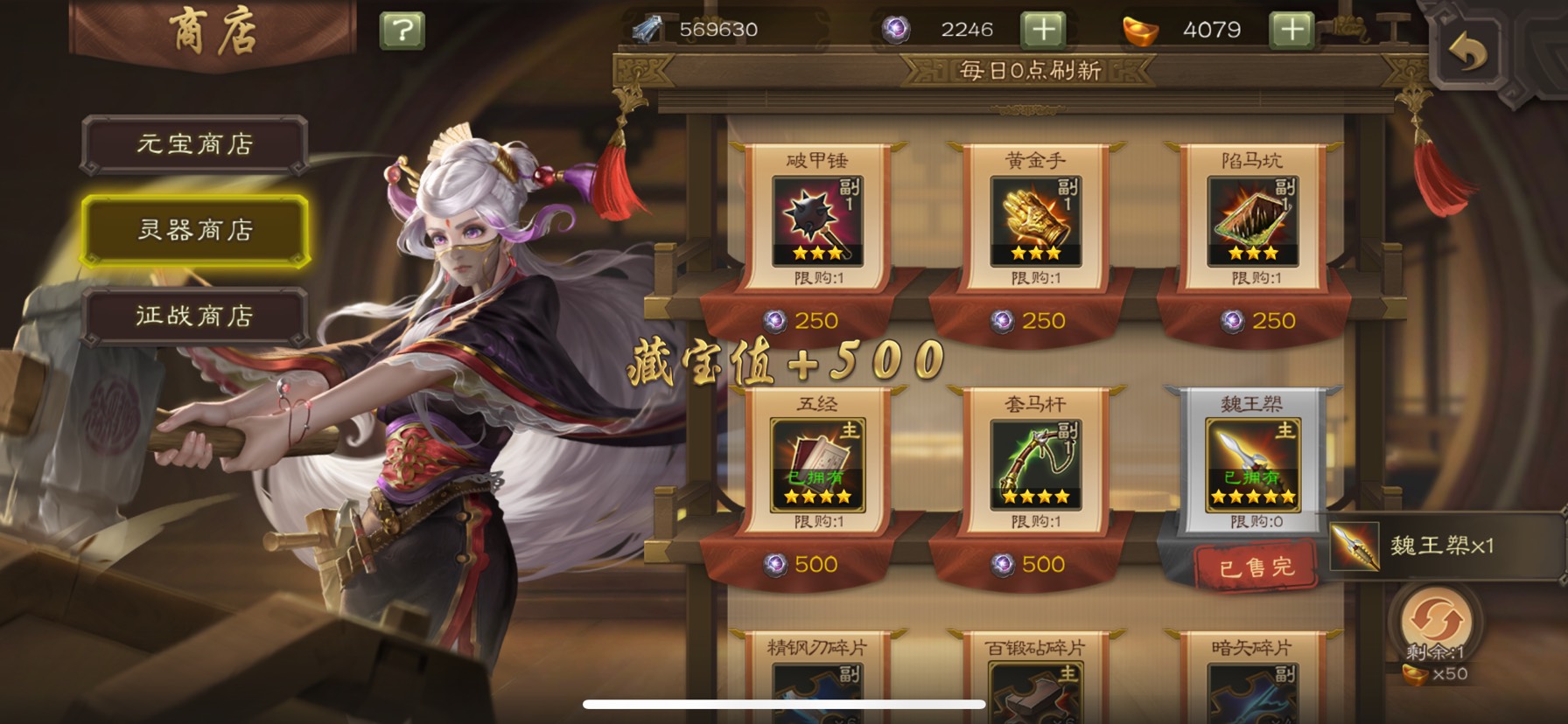This screenshot has width=1568, height=724.
Task: Refresh the shop with the orange arrows button
Action: tap(1436, 621)
